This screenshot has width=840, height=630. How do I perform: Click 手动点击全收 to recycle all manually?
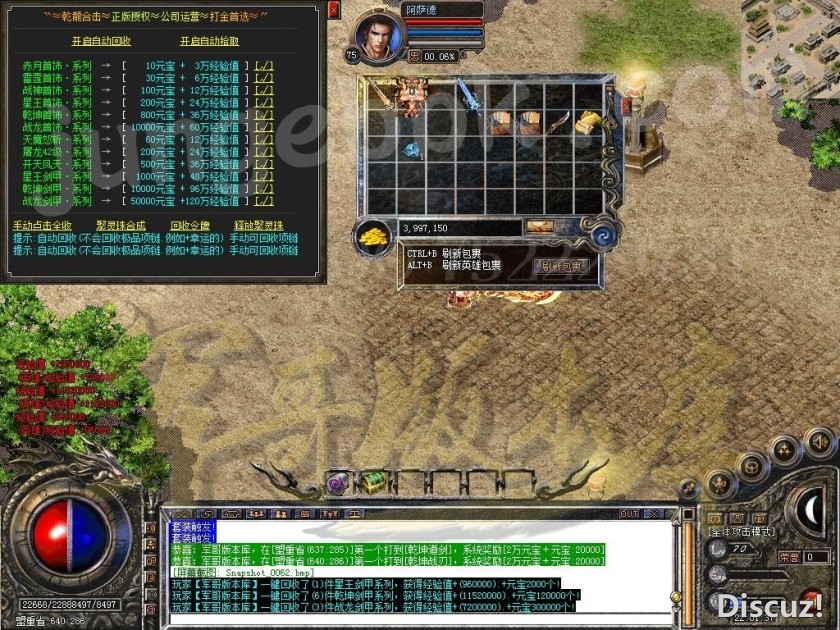point(42,225)
